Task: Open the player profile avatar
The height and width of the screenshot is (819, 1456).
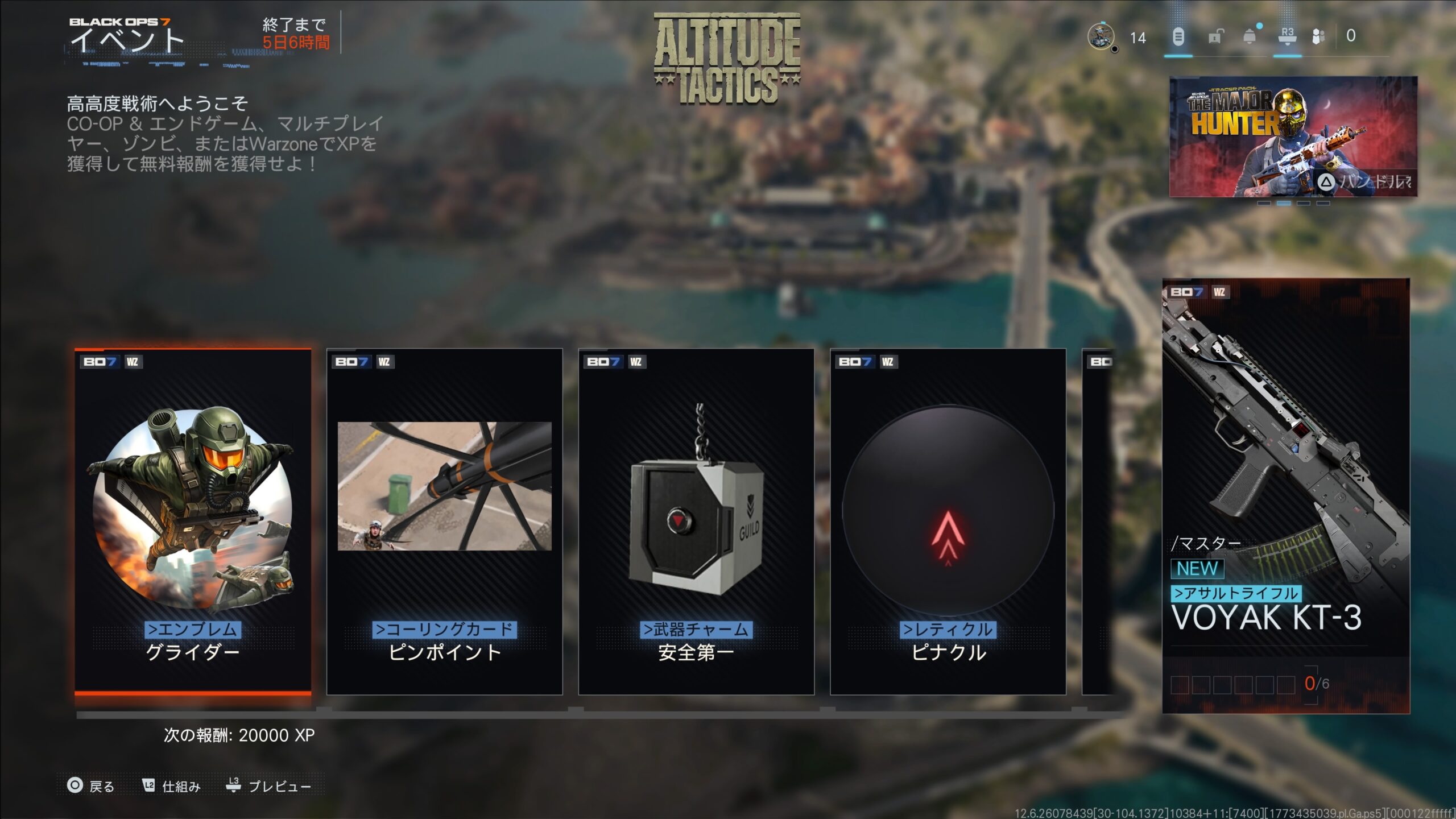Action: point(1101,37)
